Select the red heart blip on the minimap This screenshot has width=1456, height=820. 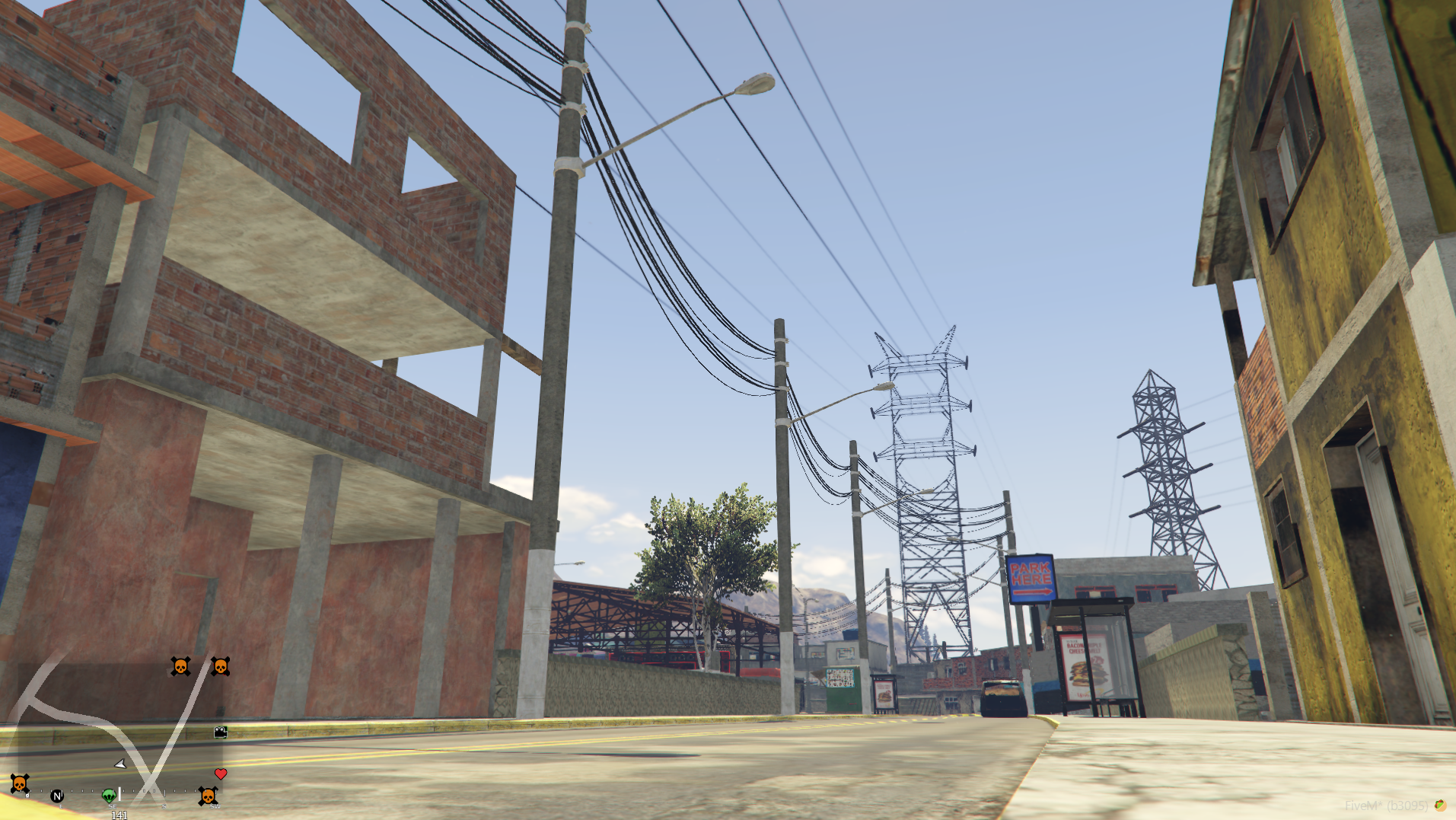pyautogui.click(x=221, y=774)
